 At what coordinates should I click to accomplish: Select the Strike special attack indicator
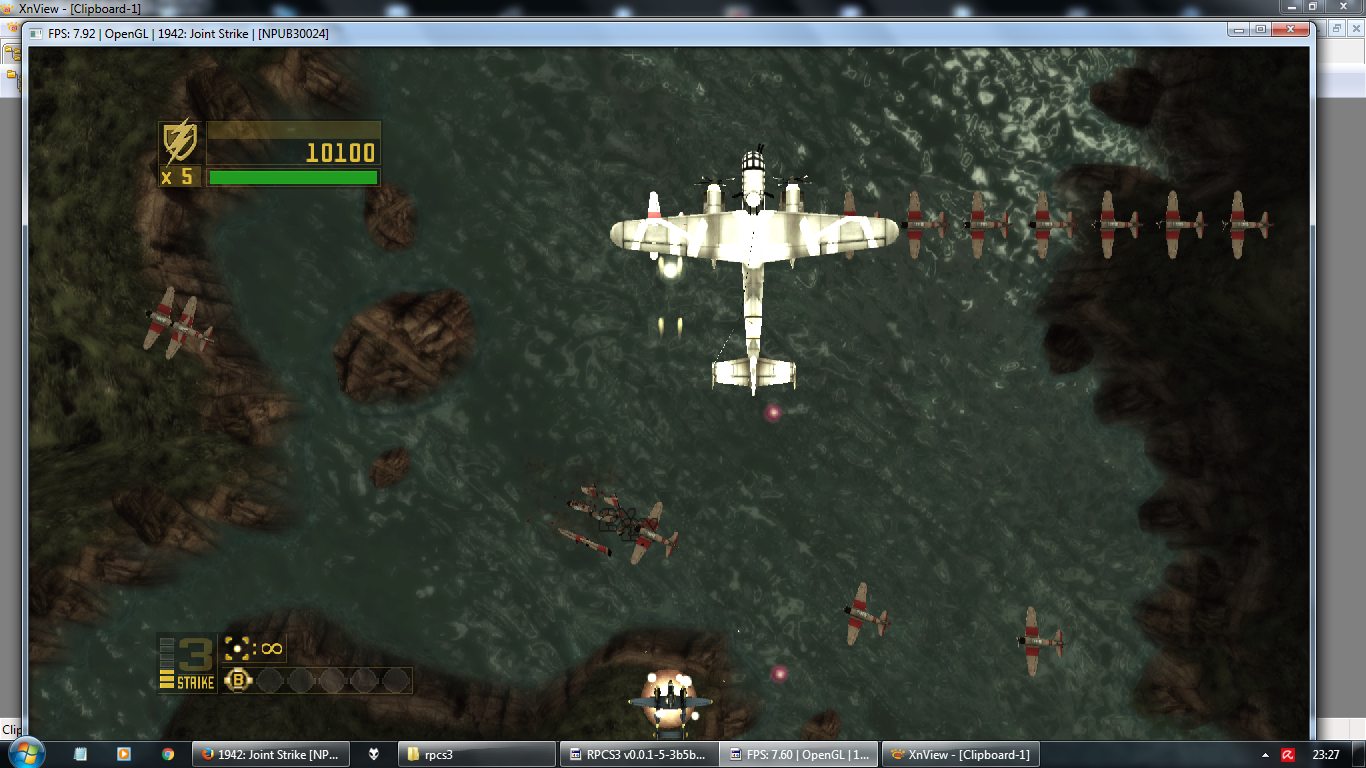click(187, 663)
